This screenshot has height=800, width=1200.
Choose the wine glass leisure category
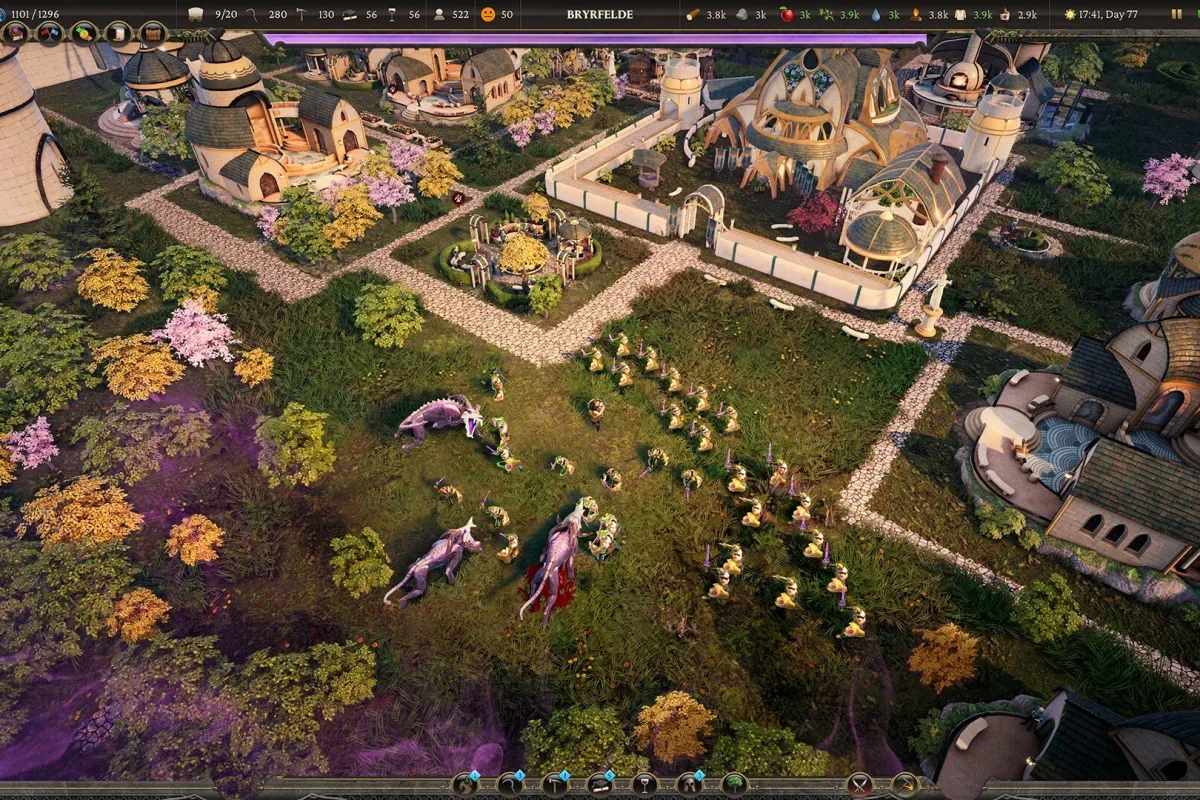645,784
